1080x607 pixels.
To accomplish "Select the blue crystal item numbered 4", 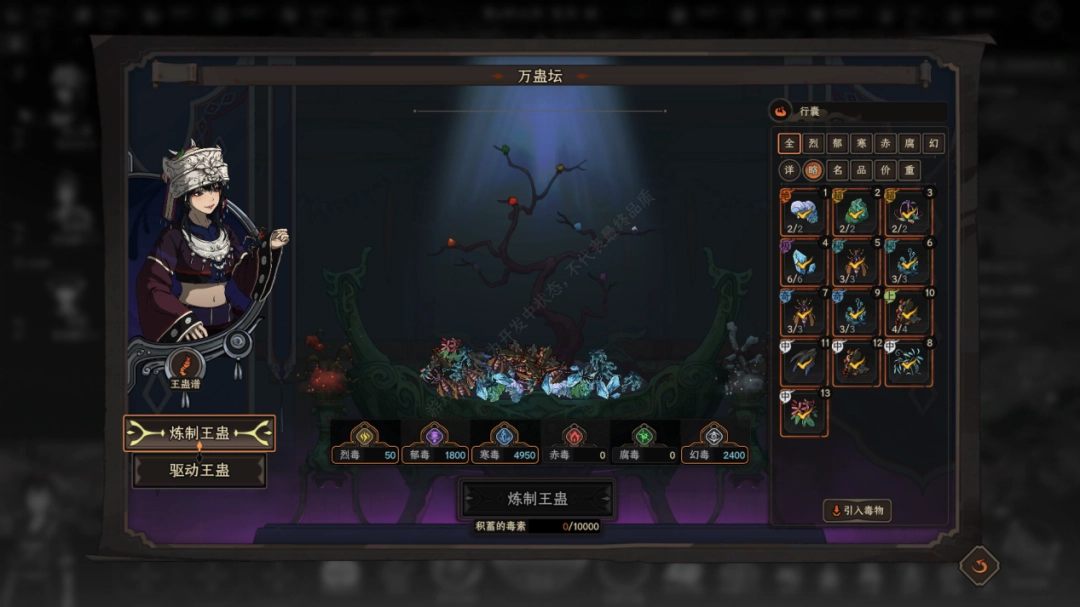I will (804, 263).
